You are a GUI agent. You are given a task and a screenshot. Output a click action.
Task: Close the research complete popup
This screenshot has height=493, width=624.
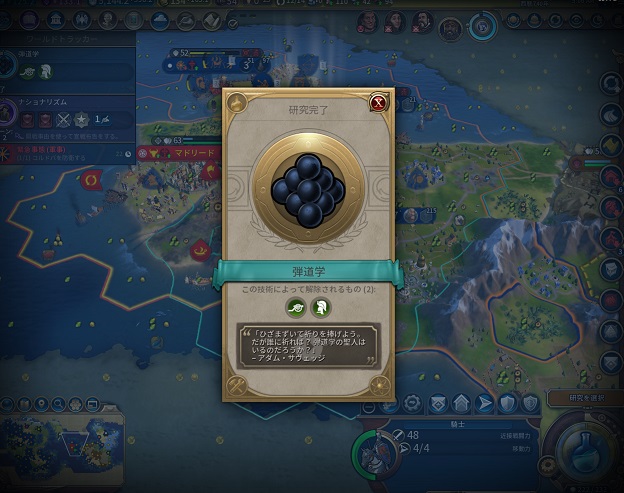pos(378,102)
